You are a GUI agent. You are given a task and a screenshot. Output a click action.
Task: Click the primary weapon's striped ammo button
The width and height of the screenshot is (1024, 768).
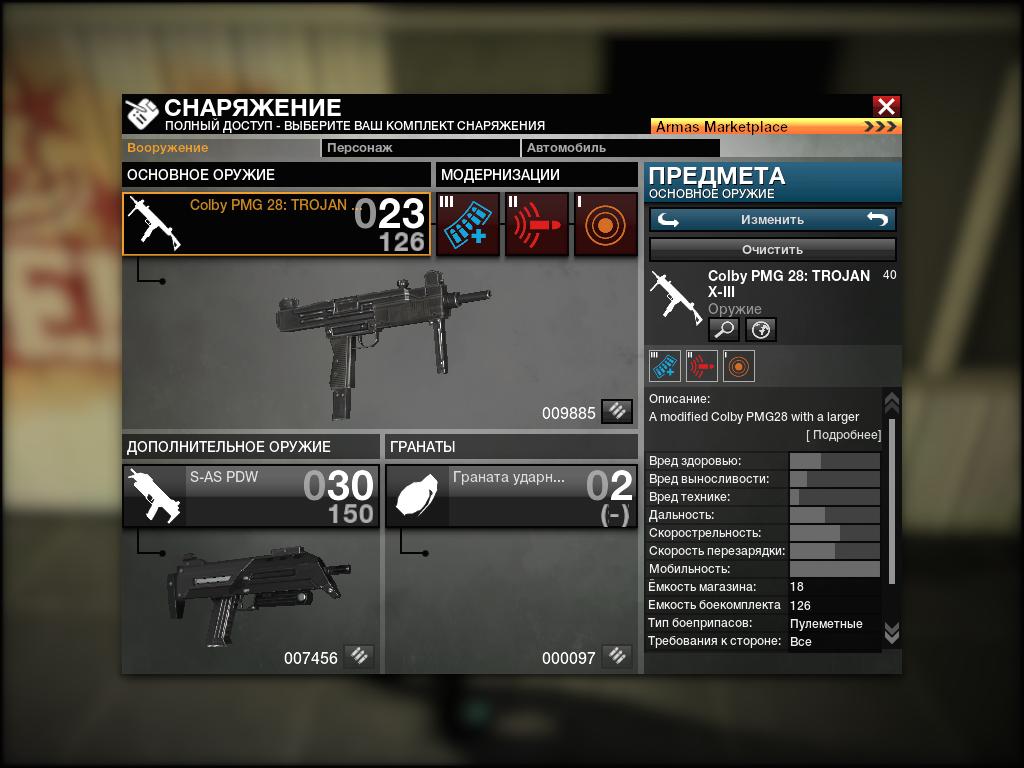tap(617, 411)
